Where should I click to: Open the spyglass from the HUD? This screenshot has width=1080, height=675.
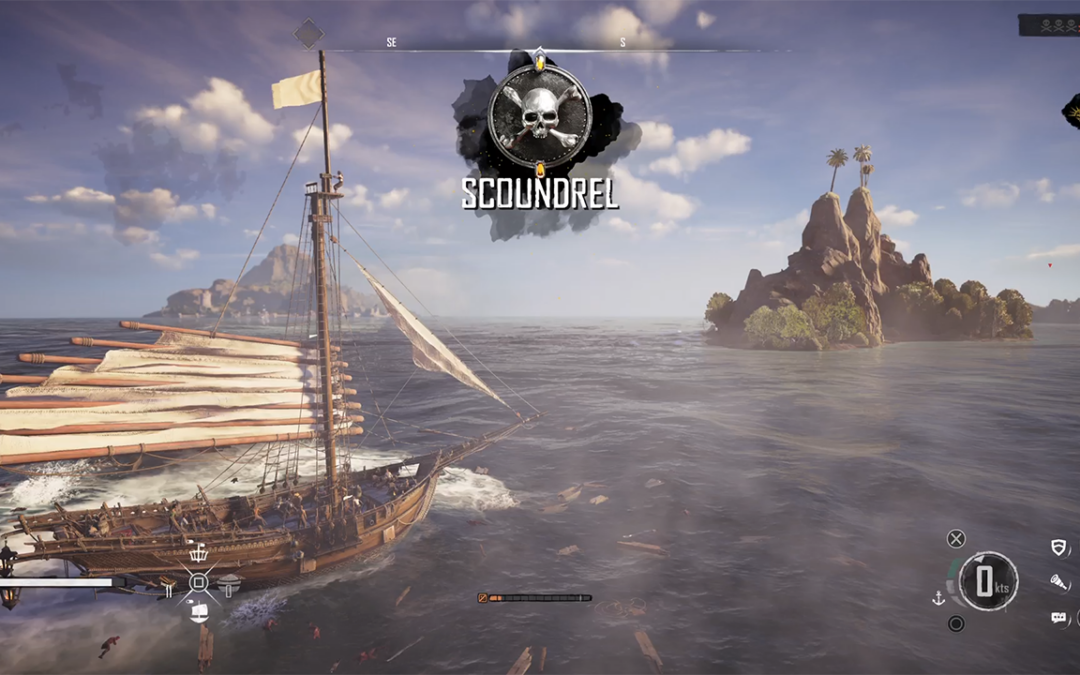pyautogui.click(x=1058, y=582)
